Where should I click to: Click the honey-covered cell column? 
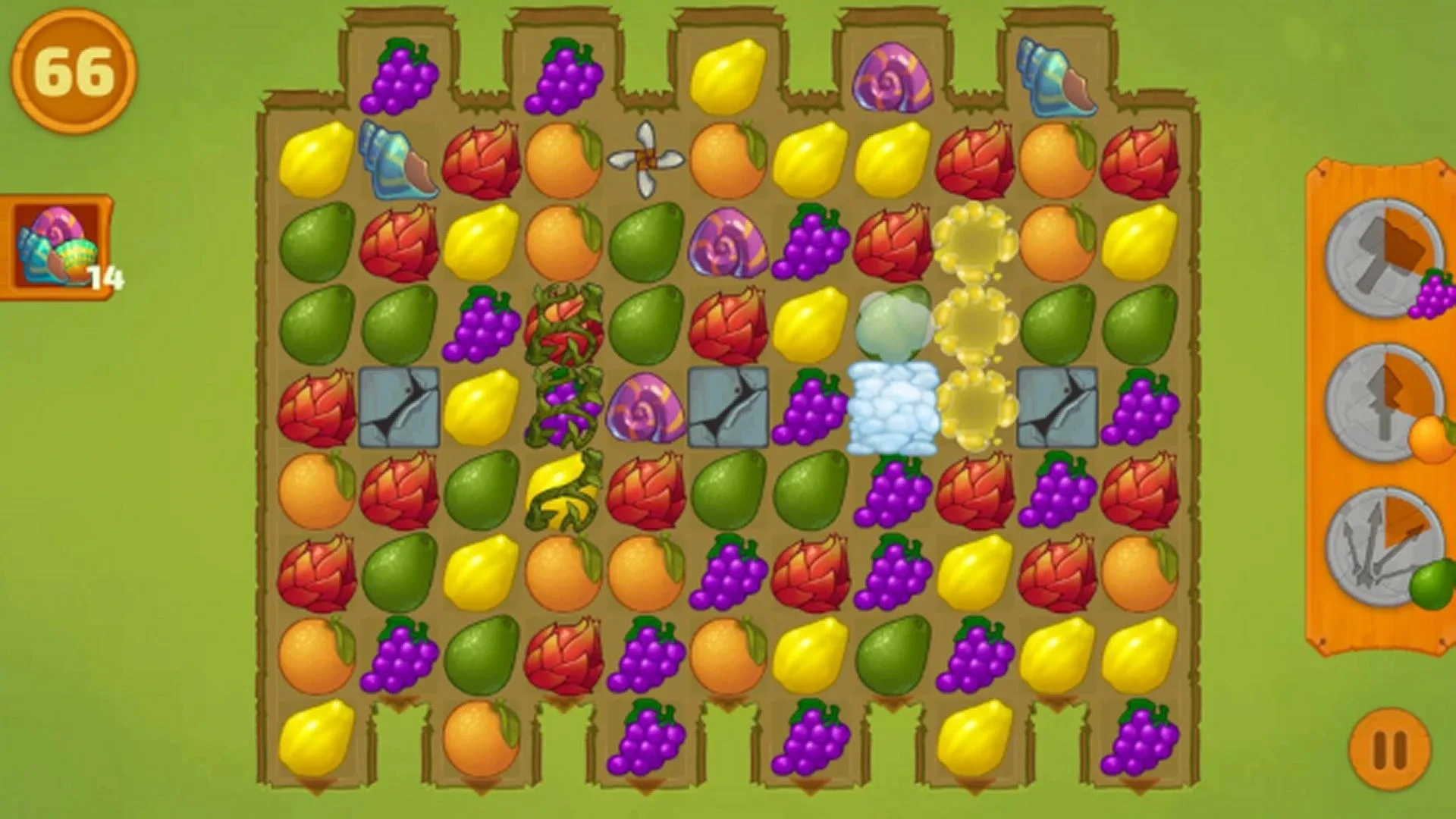pos(974,326)
